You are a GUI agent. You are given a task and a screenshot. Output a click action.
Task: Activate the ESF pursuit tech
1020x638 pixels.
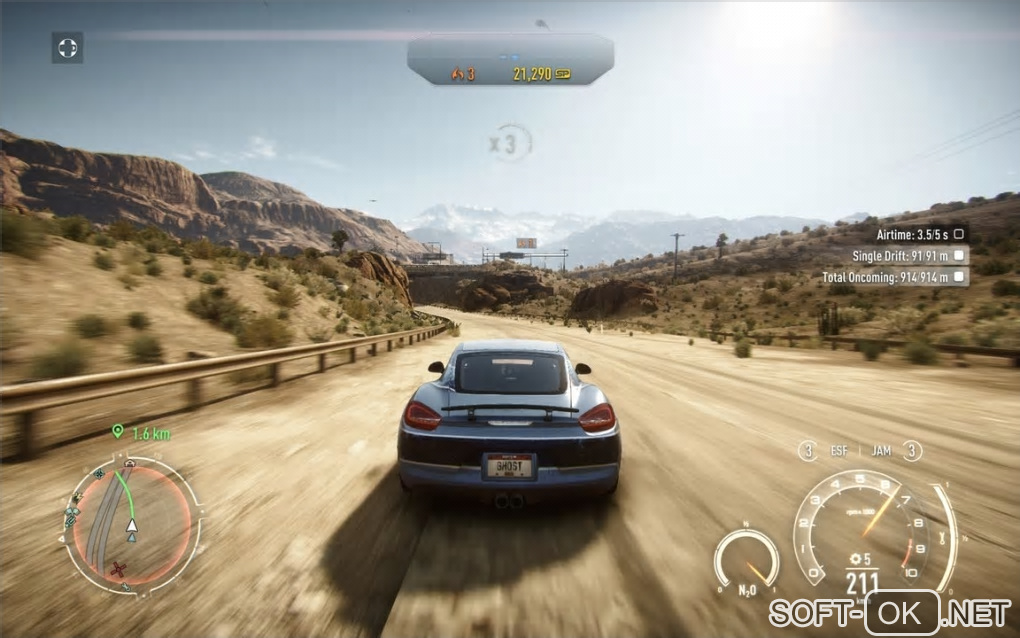point(838,451)
